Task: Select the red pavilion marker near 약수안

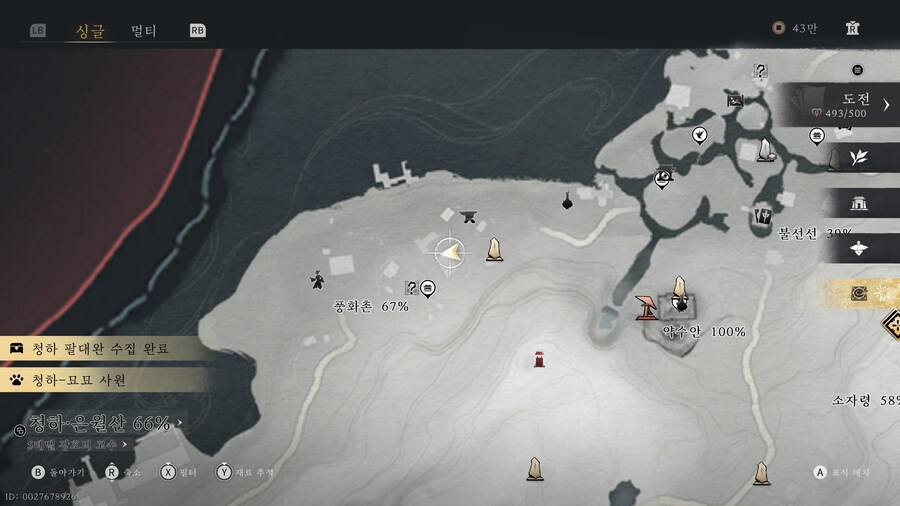Action: point(646,305)
